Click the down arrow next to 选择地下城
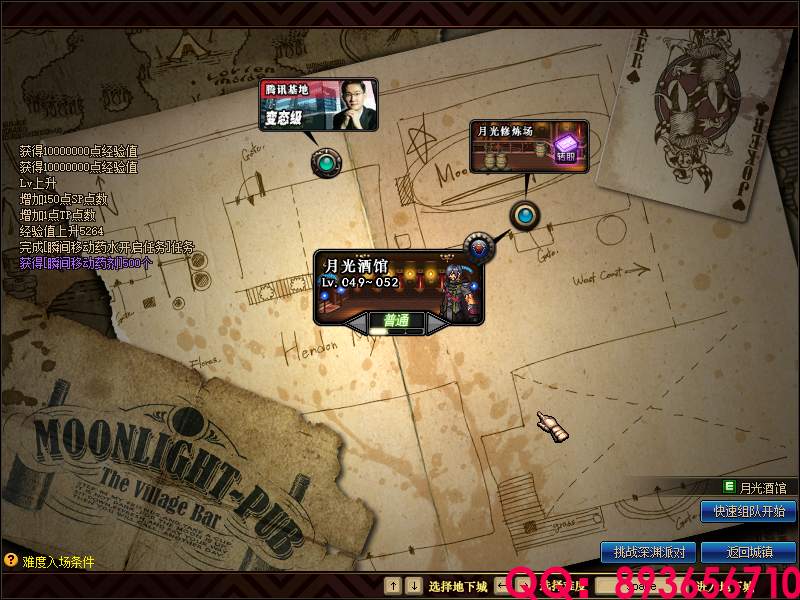Image resolution: width=800 pixels, height=600 pixels. click(414, 586)
